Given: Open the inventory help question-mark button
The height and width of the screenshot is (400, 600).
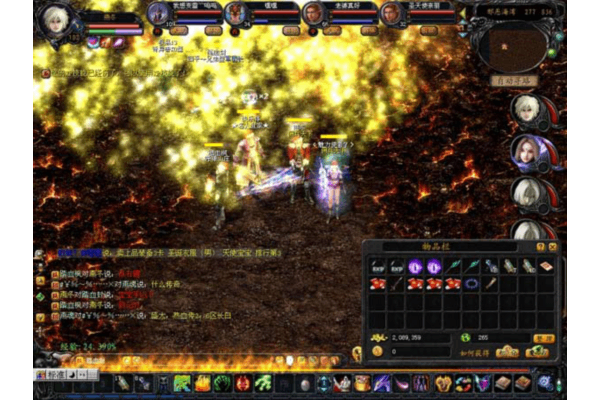Looking at the screenshot, I should (x=541, y=246).
